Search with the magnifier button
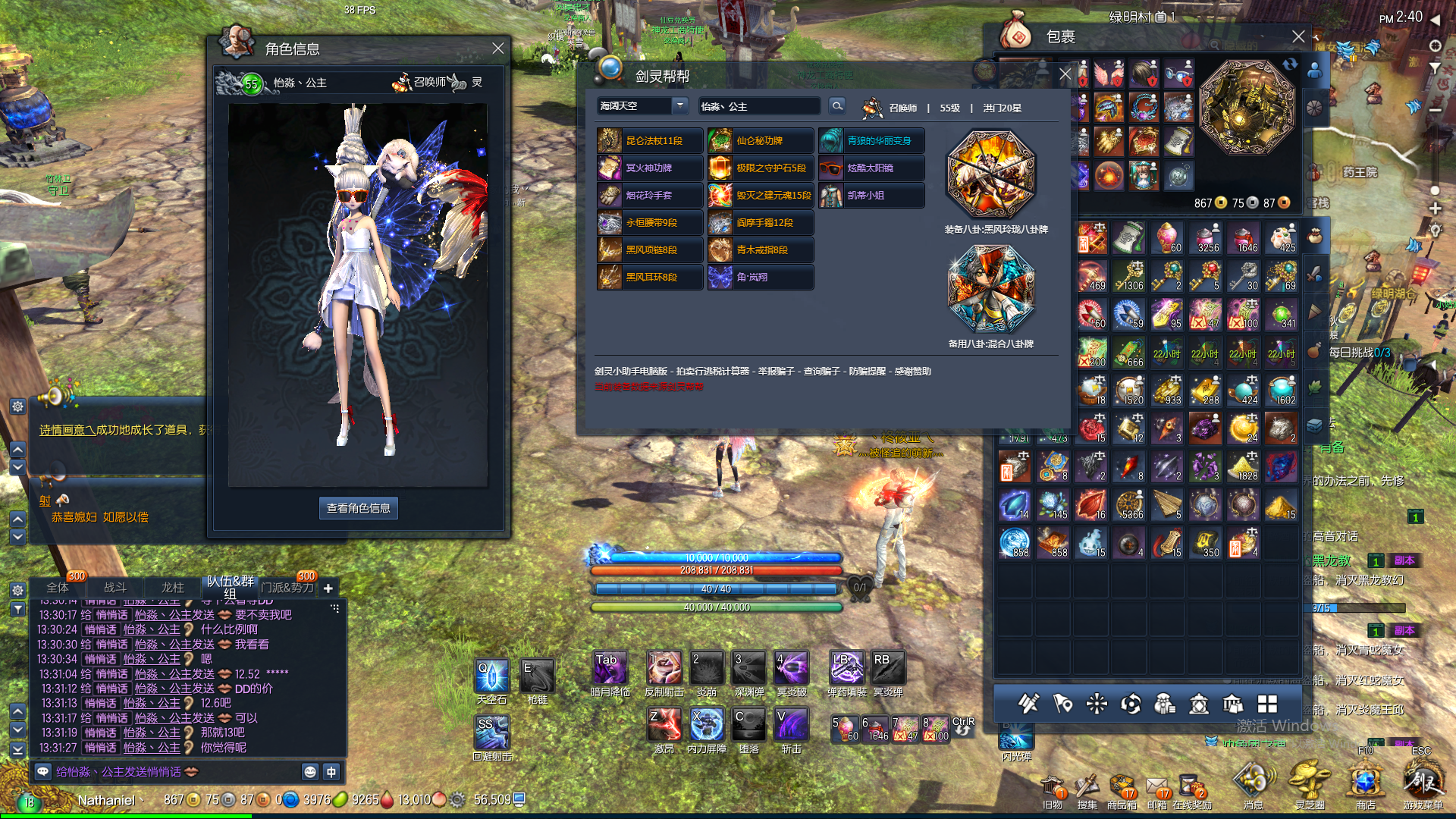The image size is (1456, 819). pyautogui.click(x=836, y=106)
